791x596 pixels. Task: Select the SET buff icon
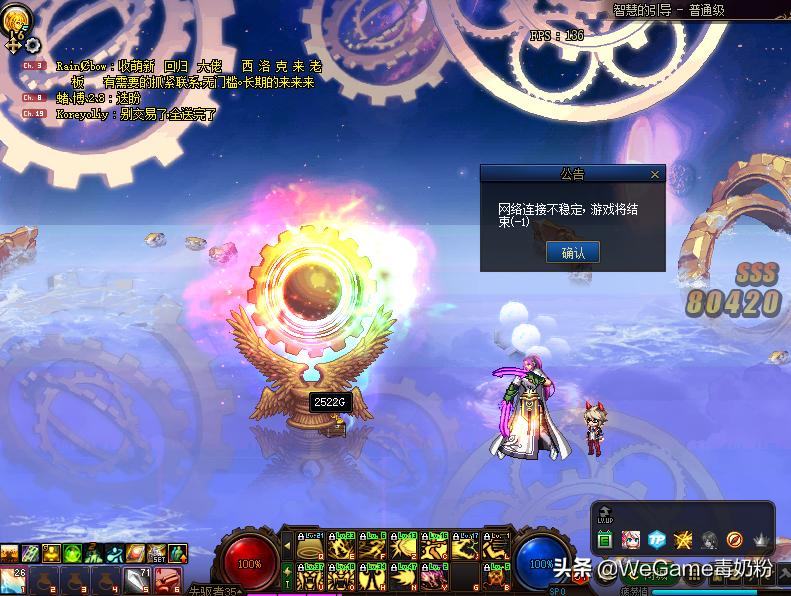point(159,553)
